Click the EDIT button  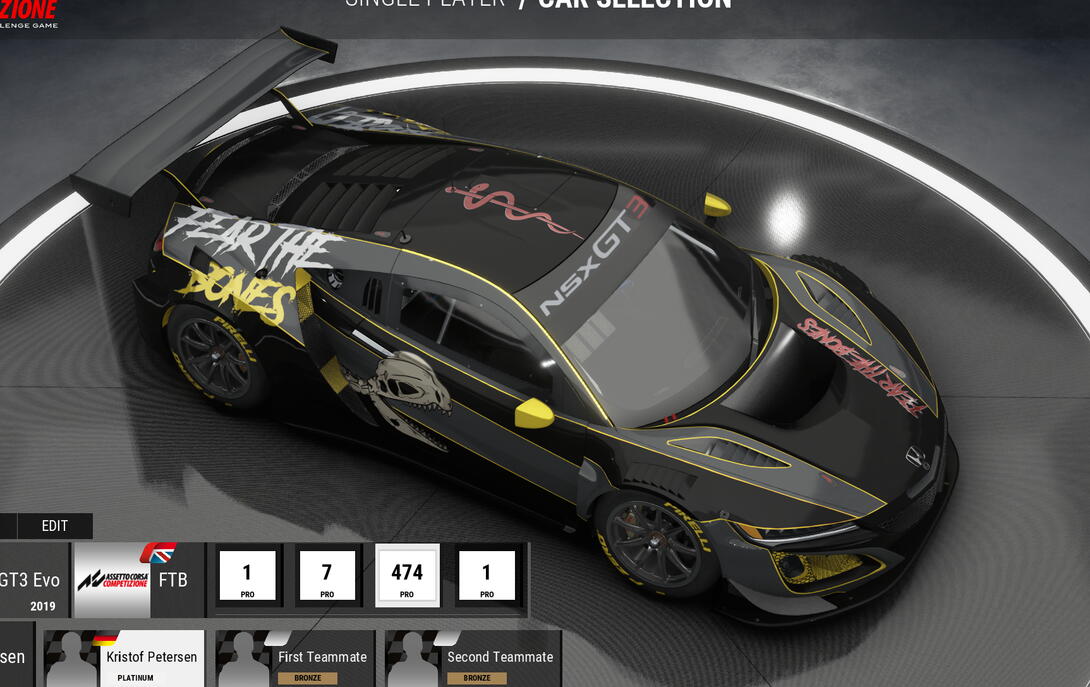click(x=55, y=526)
